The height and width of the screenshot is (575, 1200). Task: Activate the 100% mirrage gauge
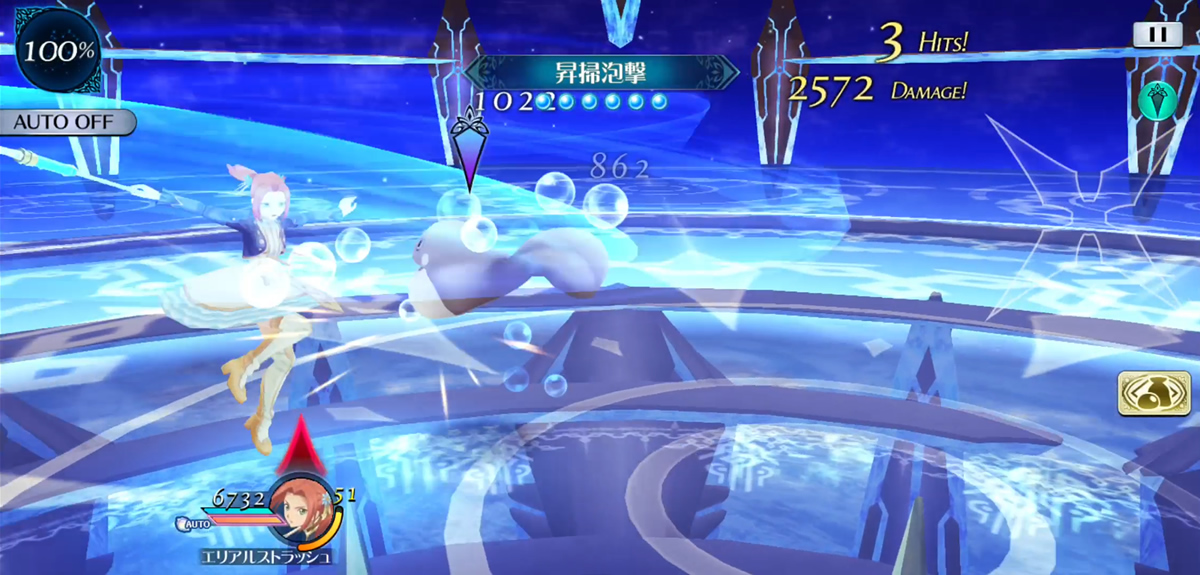pos(46,48)
